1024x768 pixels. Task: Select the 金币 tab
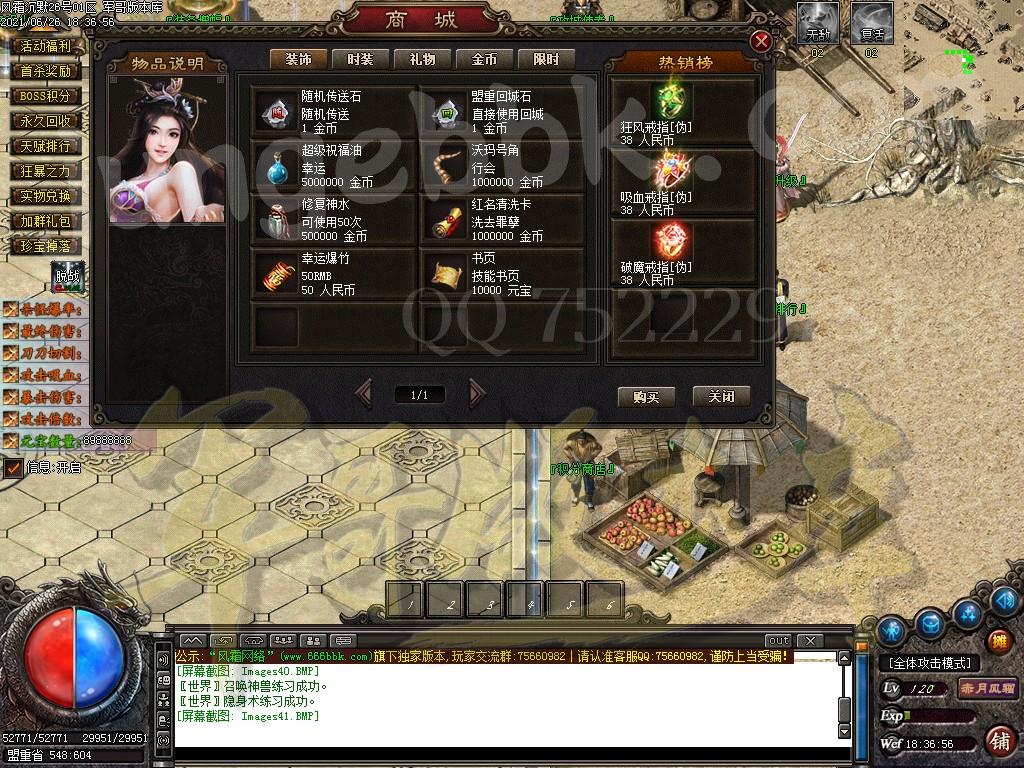pos(484,59)
